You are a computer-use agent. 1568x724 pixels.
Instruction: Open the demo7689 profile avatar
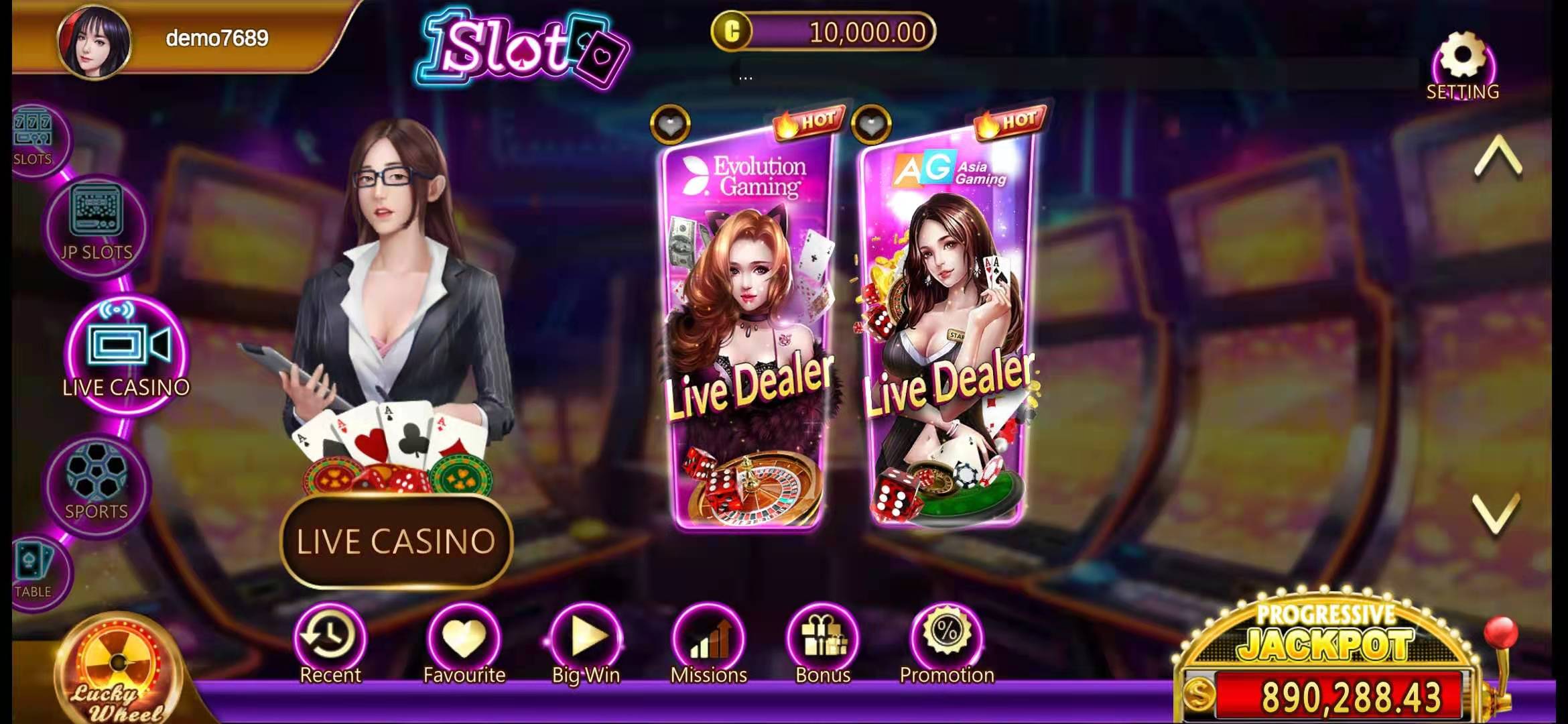pyautogui.click(x=94, y=42)
